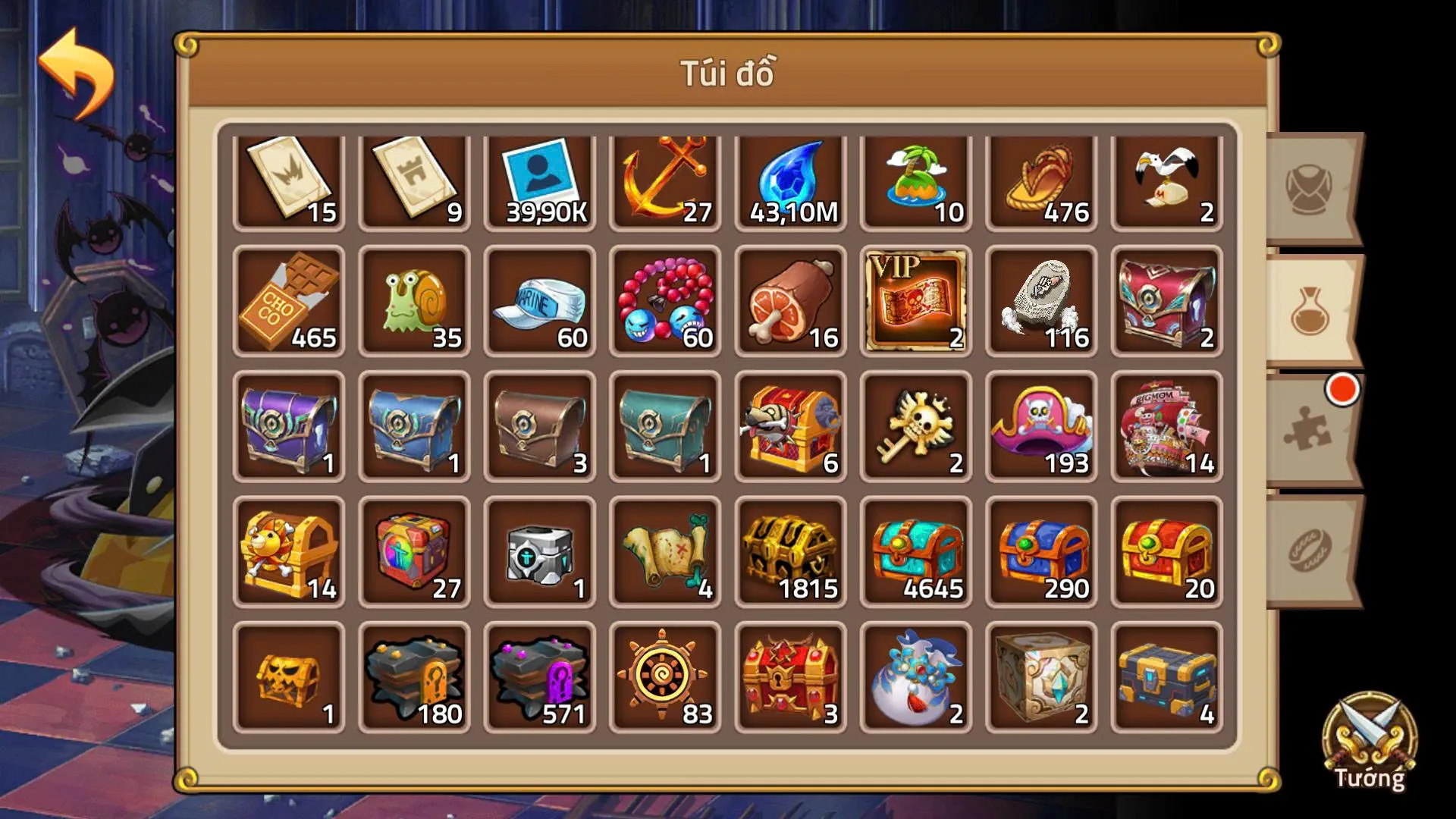Image resolution: width=1456 pixels, height=819 pixels.
Task: Click the golden skull key item
Action: pos(914,427)
